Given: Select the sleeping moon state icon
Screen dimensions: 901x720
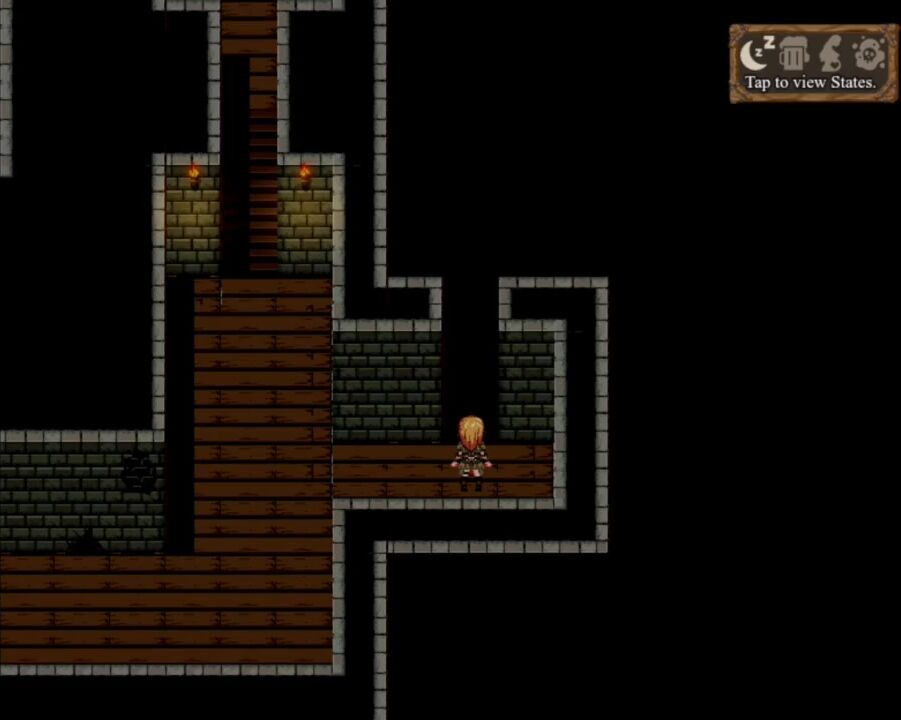Looking at the screenshot, I should coord(758,54).
